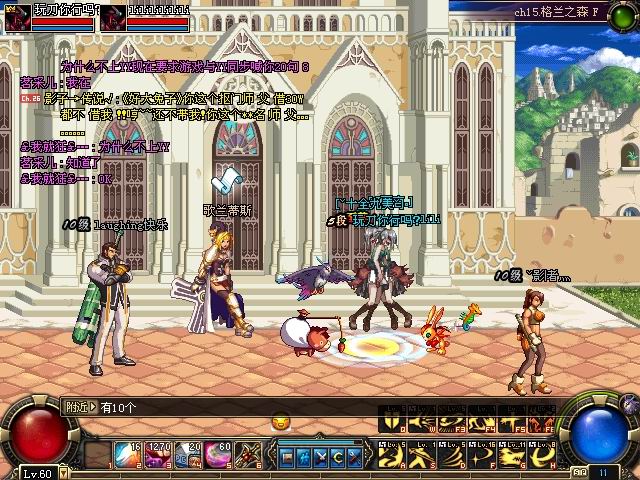The height and width of the screenshot is (480, 640).
Task: Use the consumable with count 1270
Action: click(158, 456)
